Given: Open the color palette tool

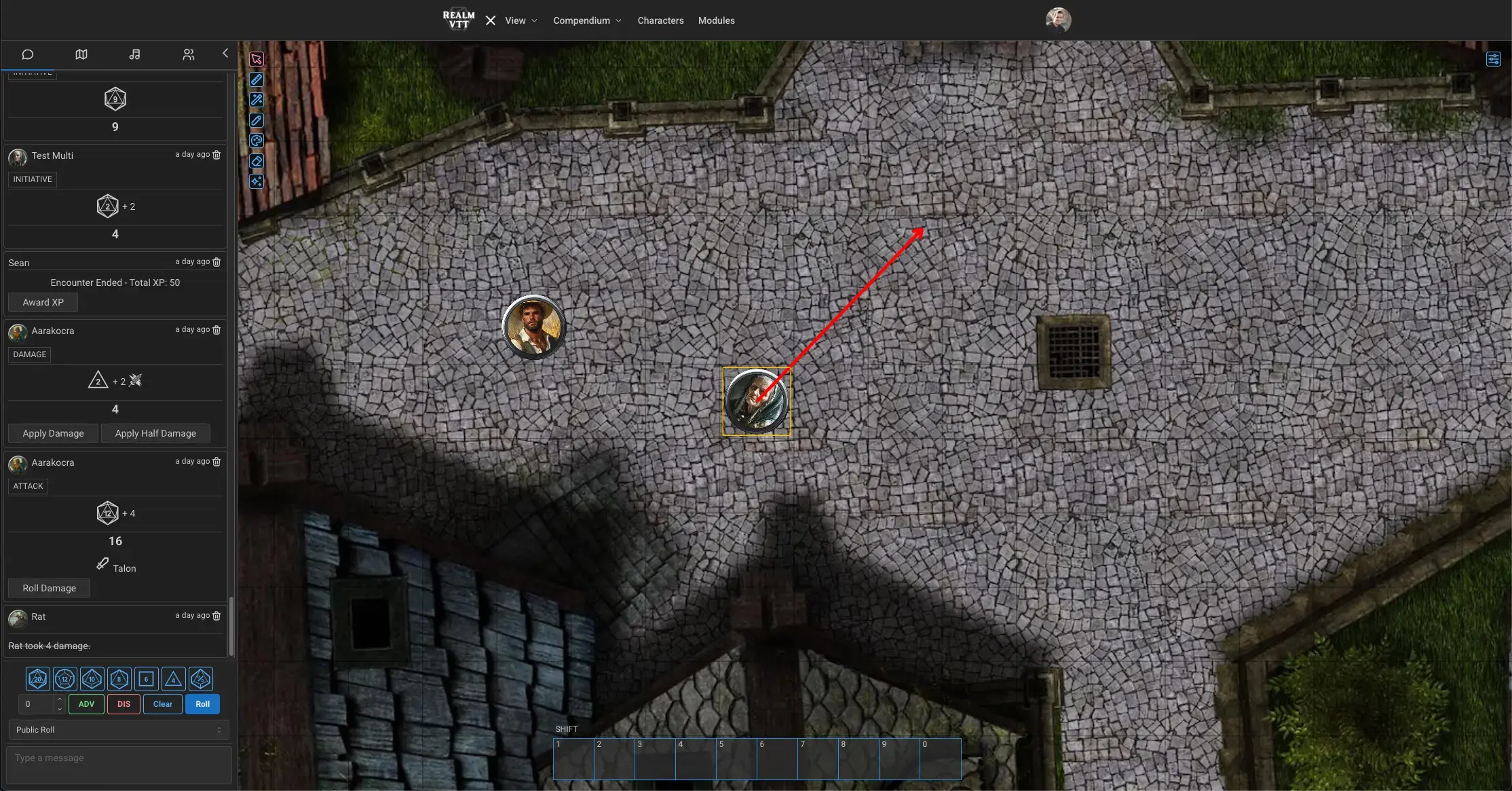Looking at the screenshot, I should [257, 141].
